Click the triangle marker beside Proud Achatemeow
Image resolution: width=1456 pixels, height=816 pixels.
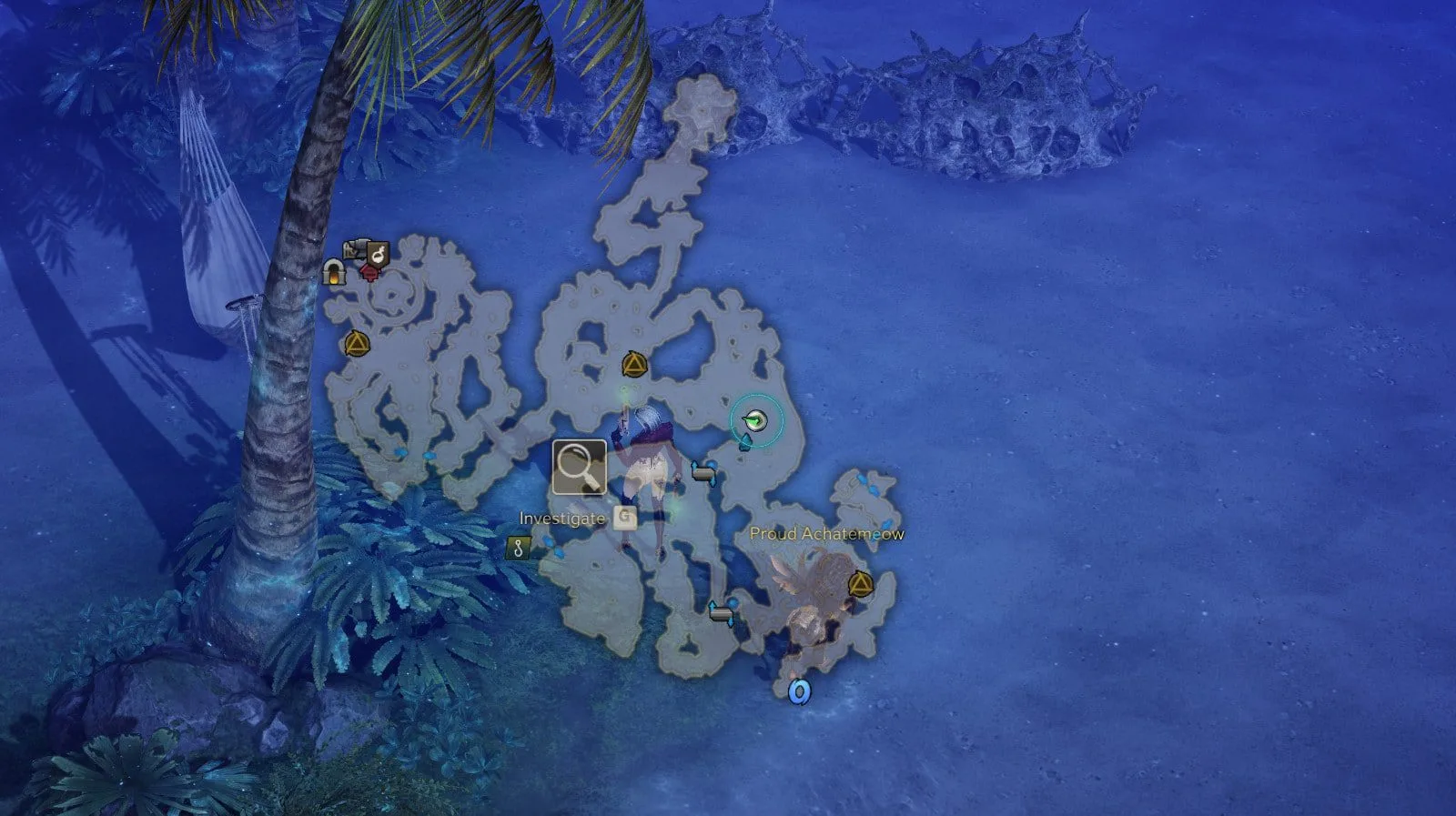[x=860, y=583]
